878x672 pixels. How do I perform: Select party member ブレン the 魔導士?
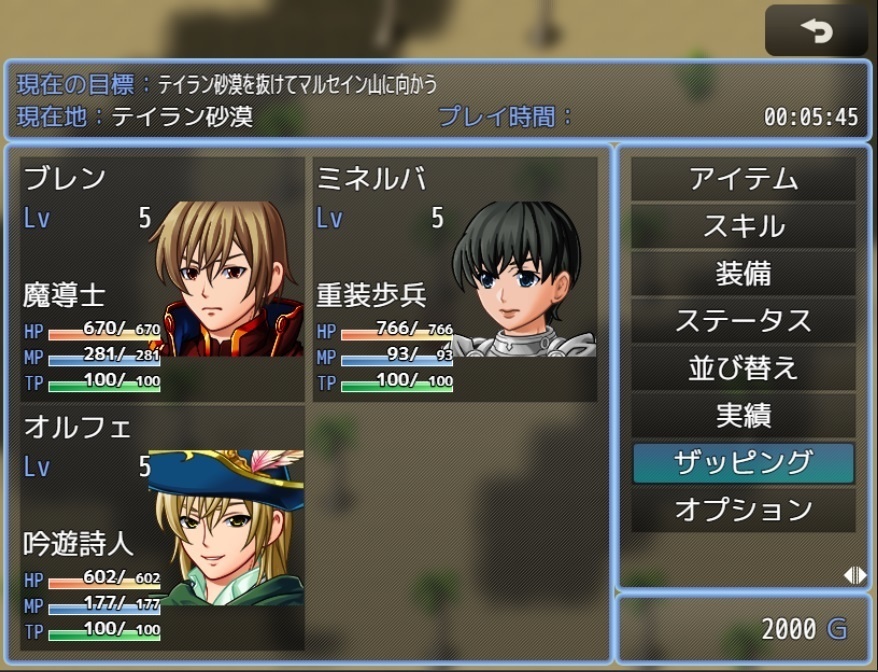(162, 278)
